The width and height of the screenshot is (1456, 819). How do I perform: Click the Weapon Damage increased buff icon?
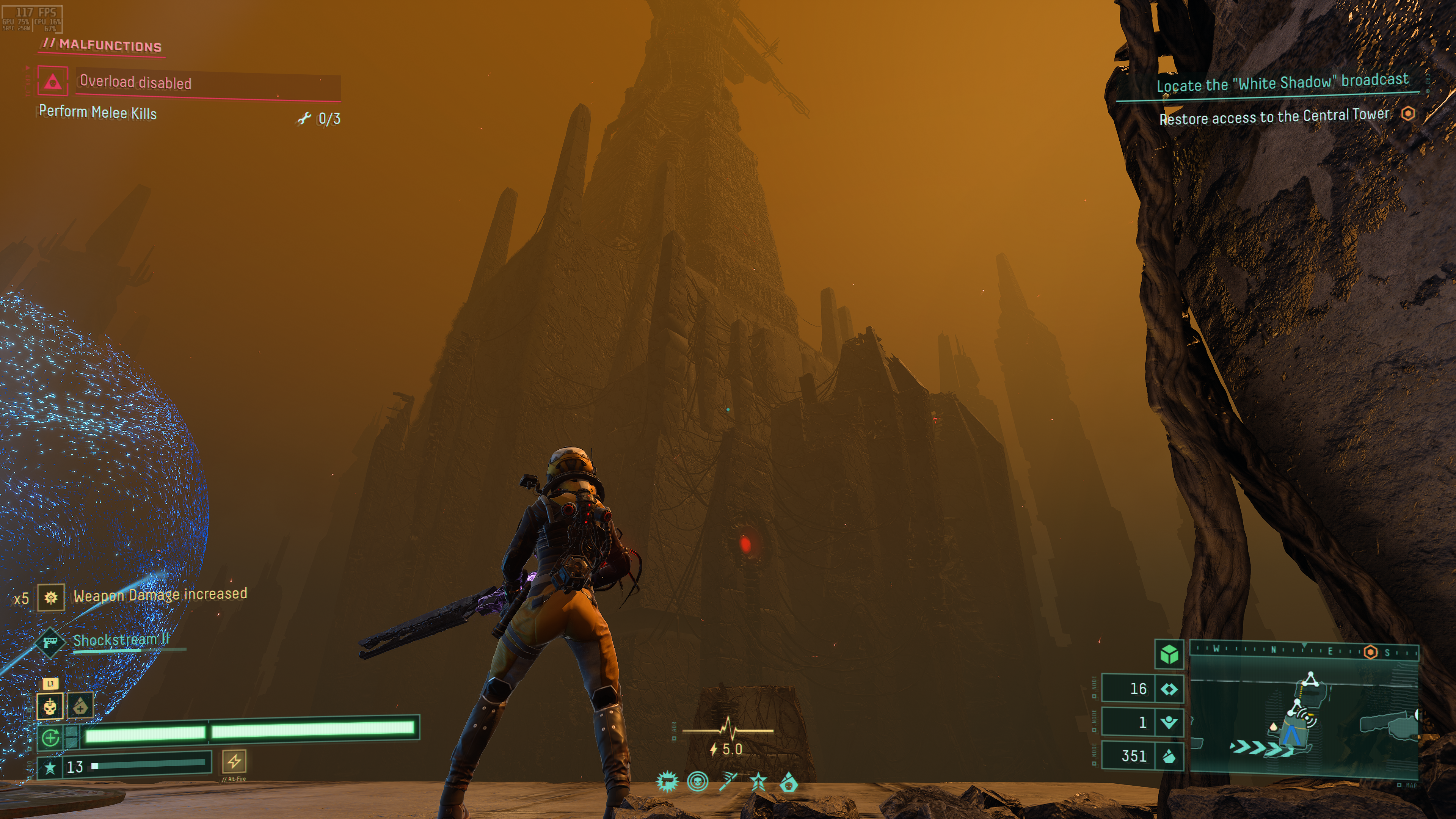51,598
